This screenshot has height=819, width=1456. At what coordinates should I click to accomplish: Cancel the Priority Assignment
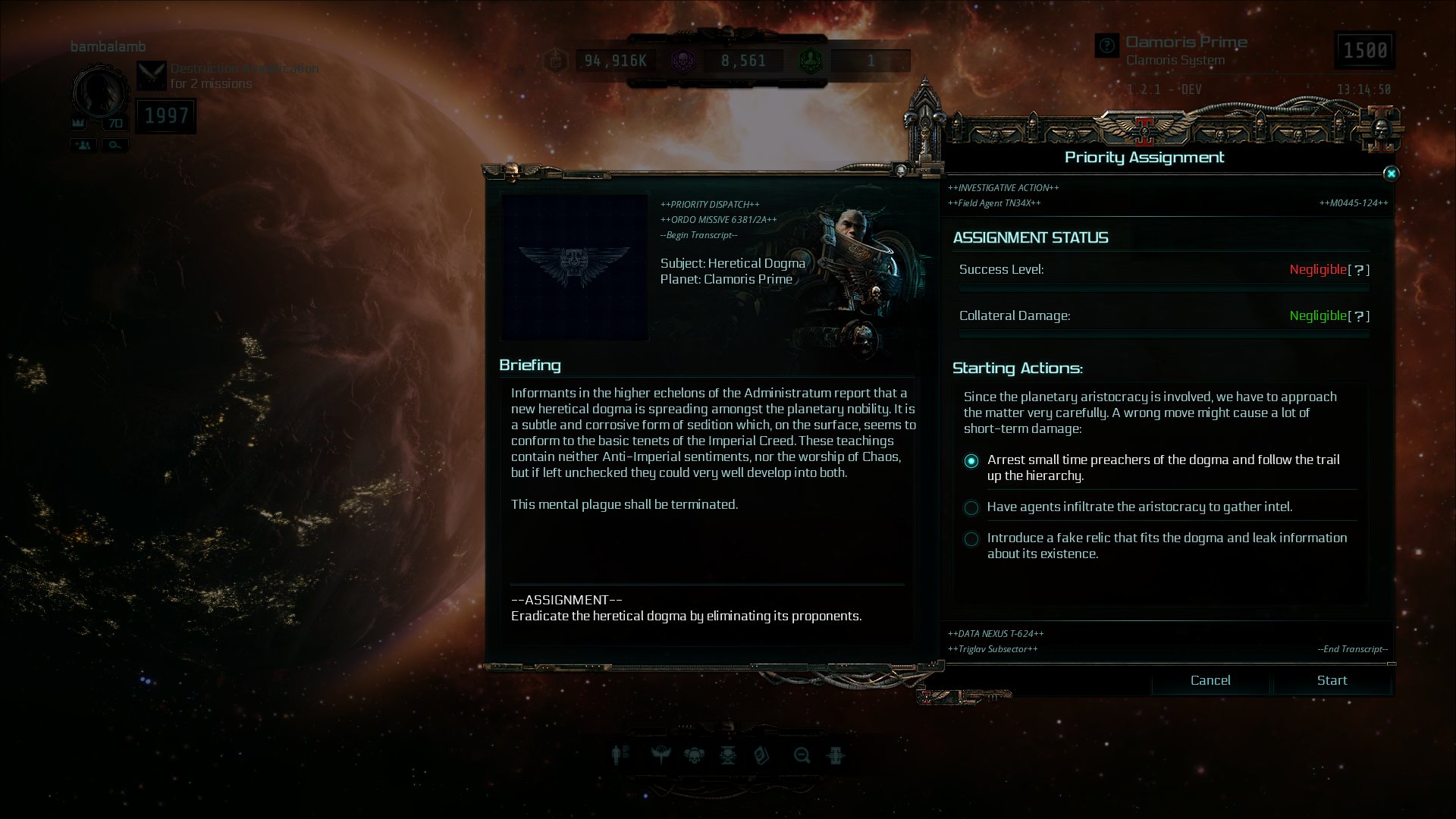pyautogui.click(x=1210, y=680)
